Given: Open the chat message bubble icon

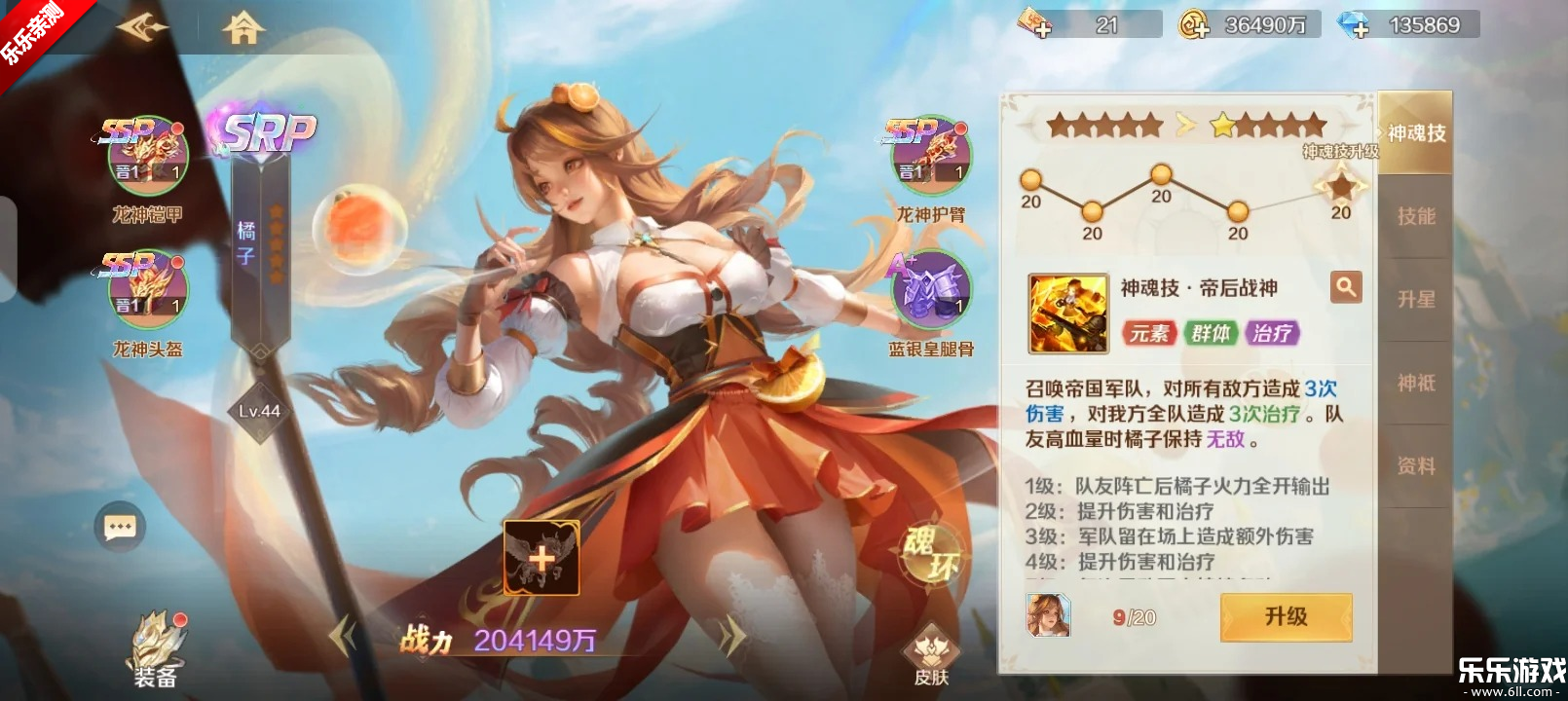Looking at the screenshot, I should tap(119, 526).
